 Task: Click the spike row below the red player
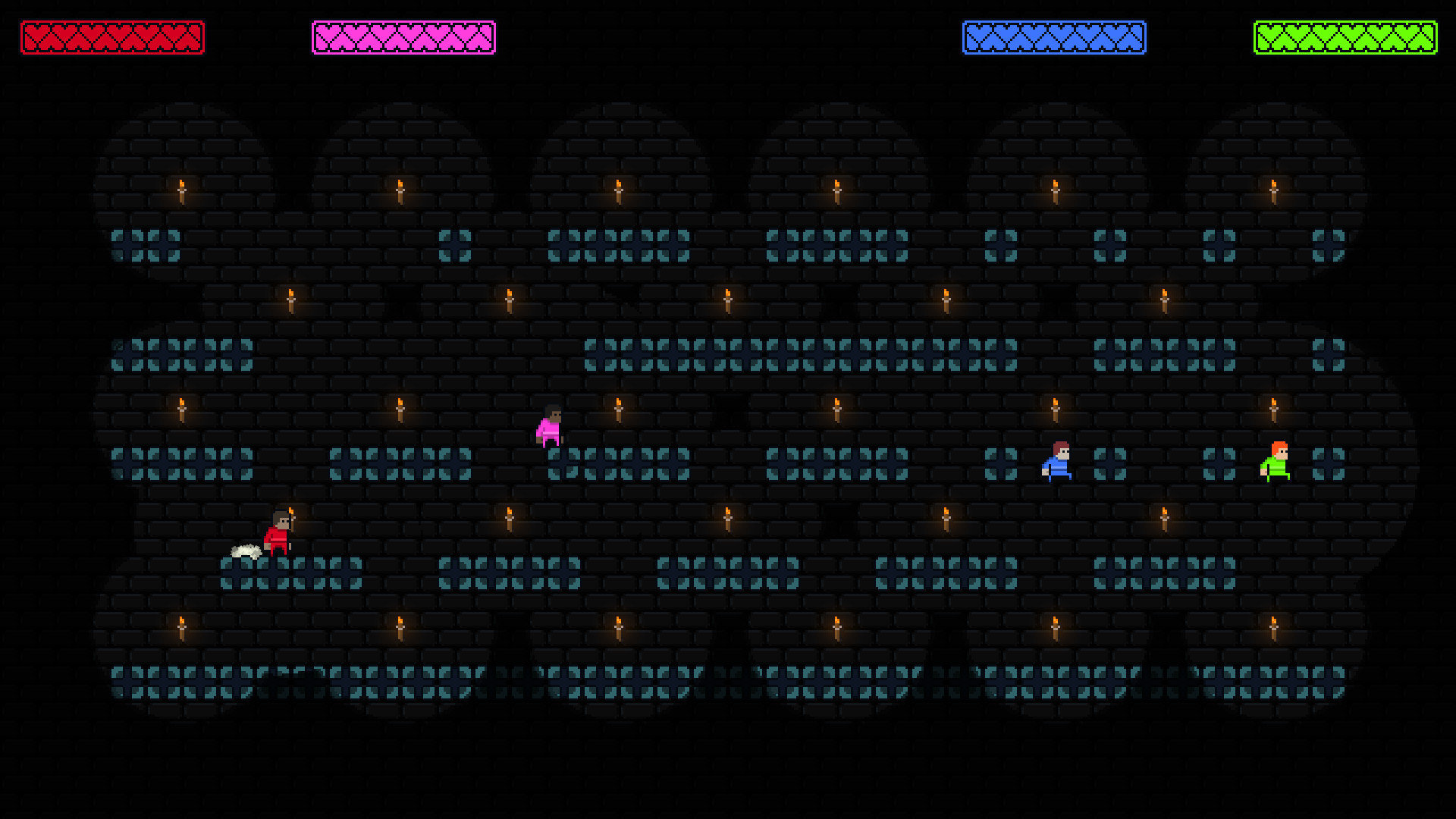(x=288, y=573)
